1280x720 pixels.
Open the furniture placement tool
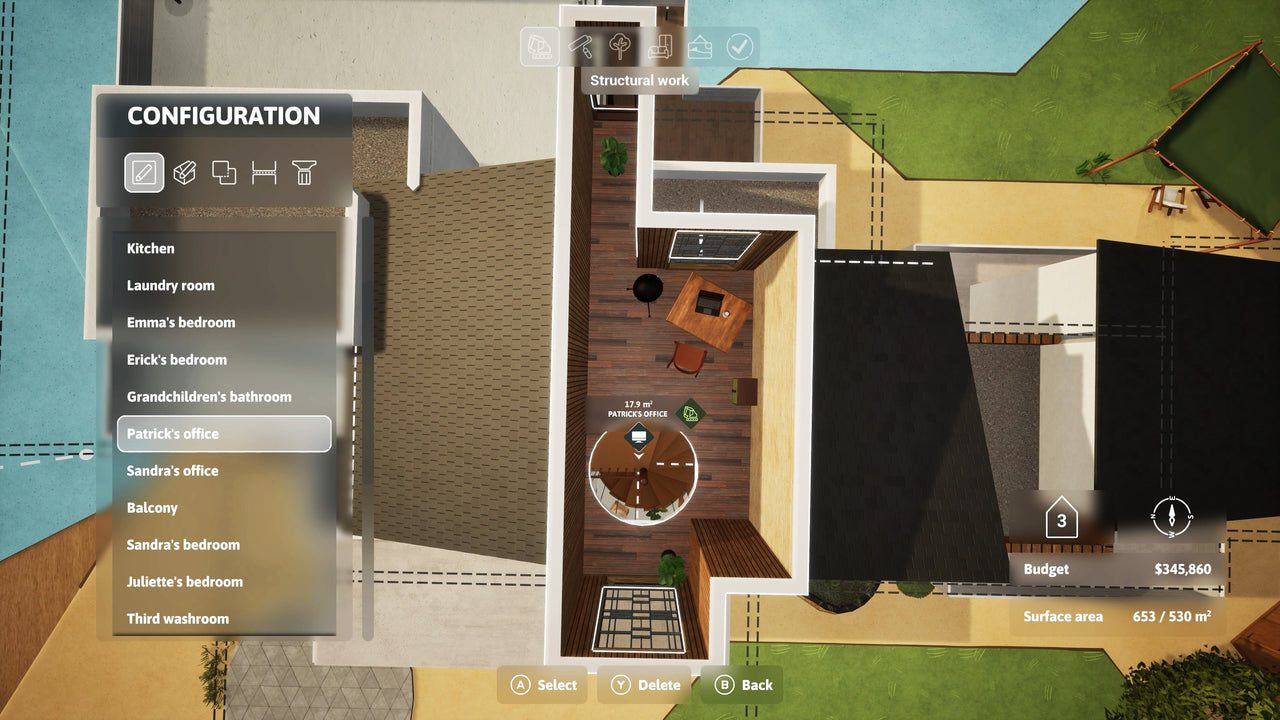(659, 47)
